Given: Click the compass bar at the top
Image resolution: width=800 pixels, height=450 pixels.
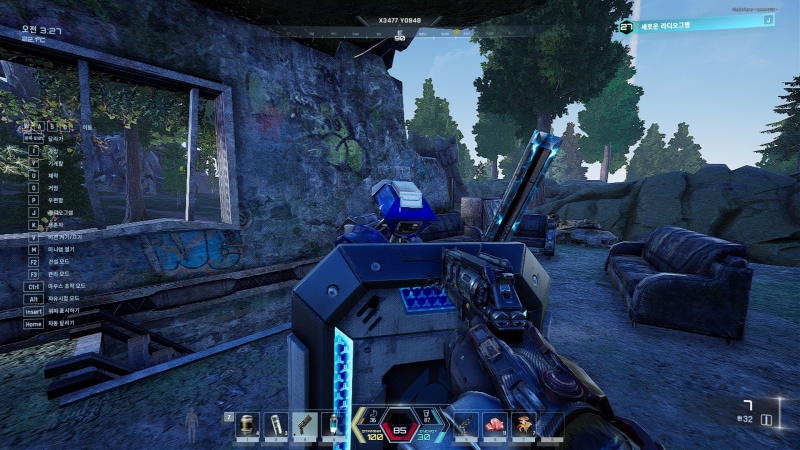Looking at the screenshot, I should coord(400,32).
